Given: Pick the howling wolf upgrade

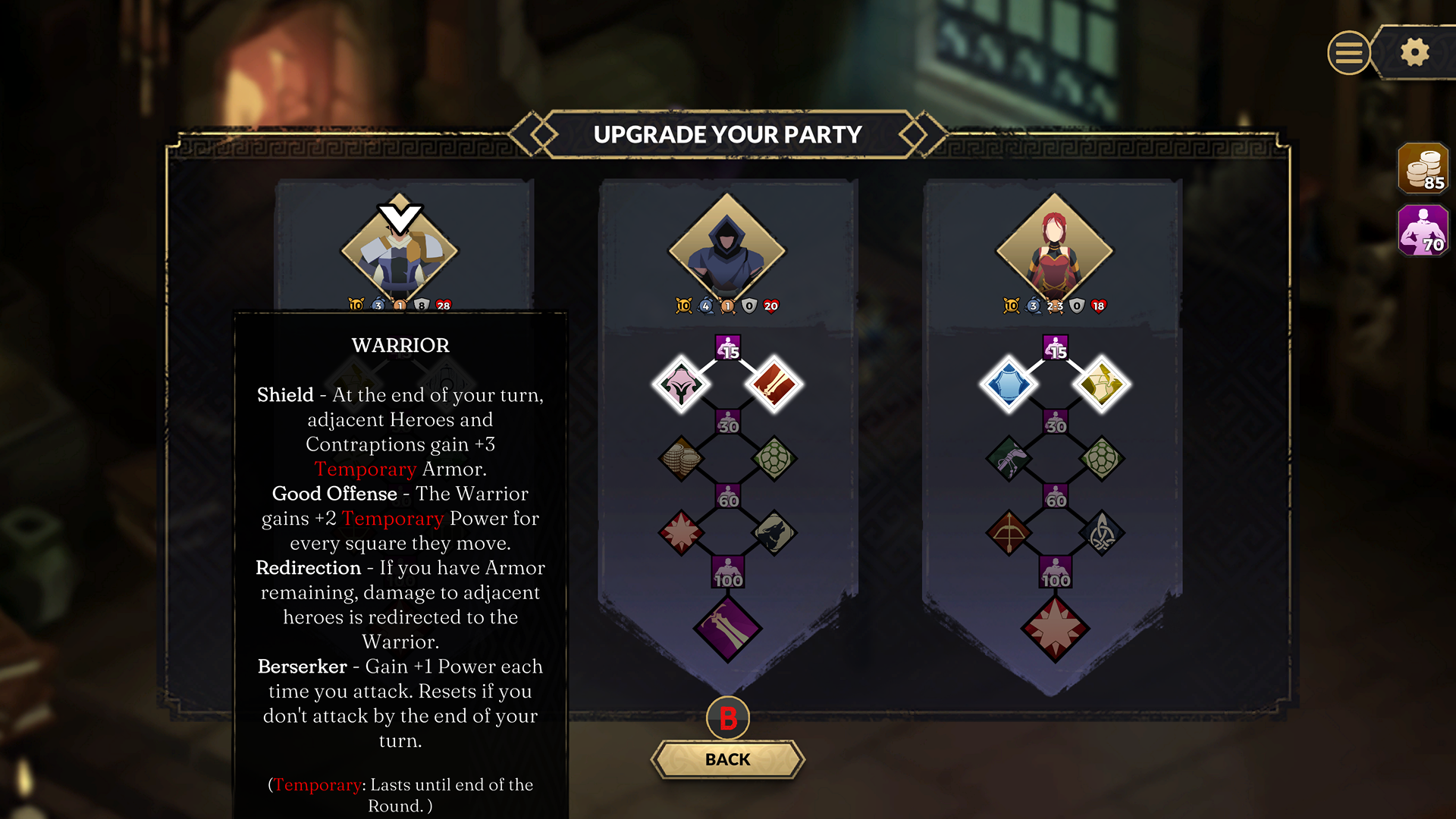Looking at the screenshot, I should [773, 532].
